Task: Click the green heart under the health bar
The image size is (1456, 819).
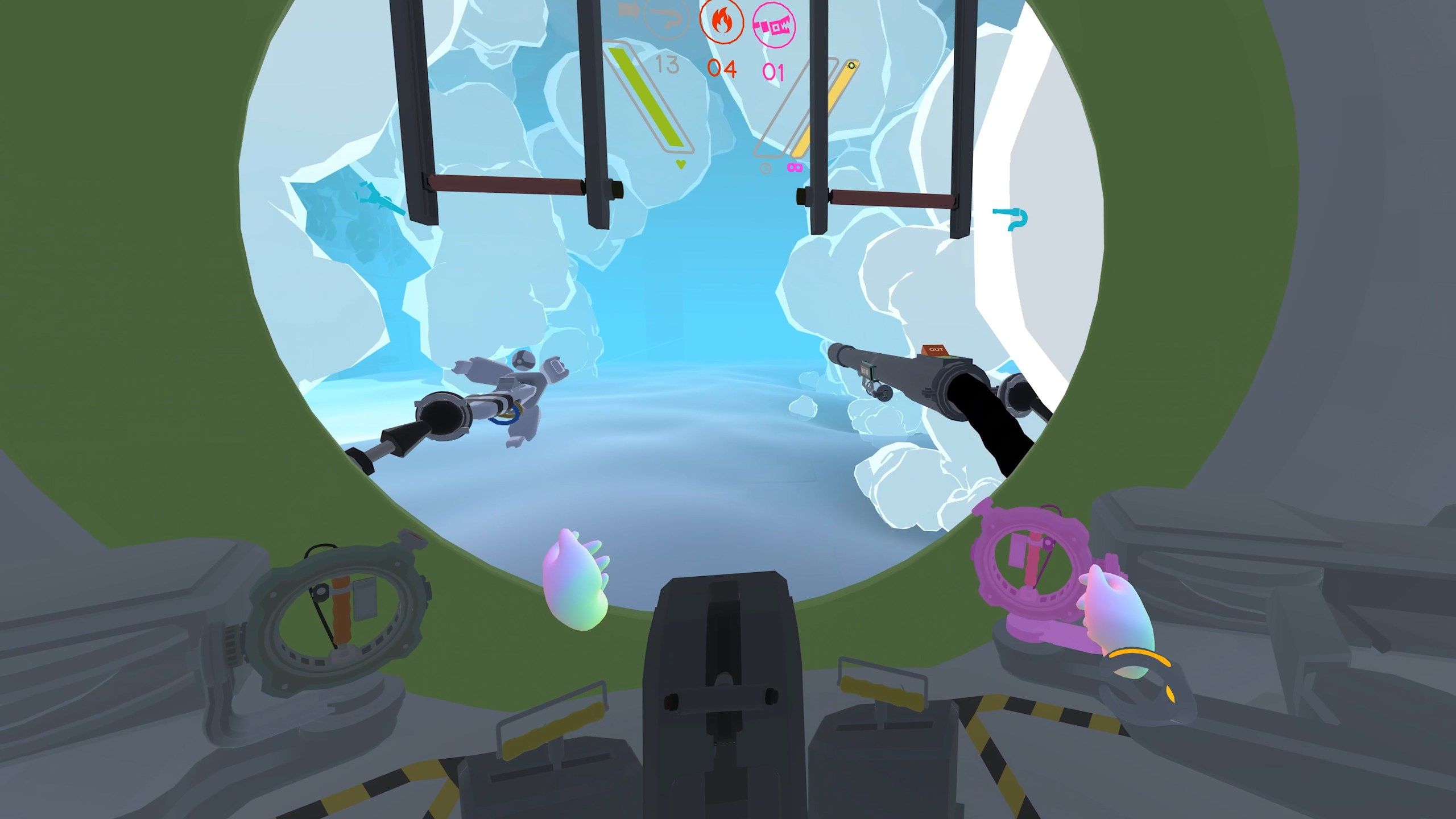Action: click(x=679, y=163)
